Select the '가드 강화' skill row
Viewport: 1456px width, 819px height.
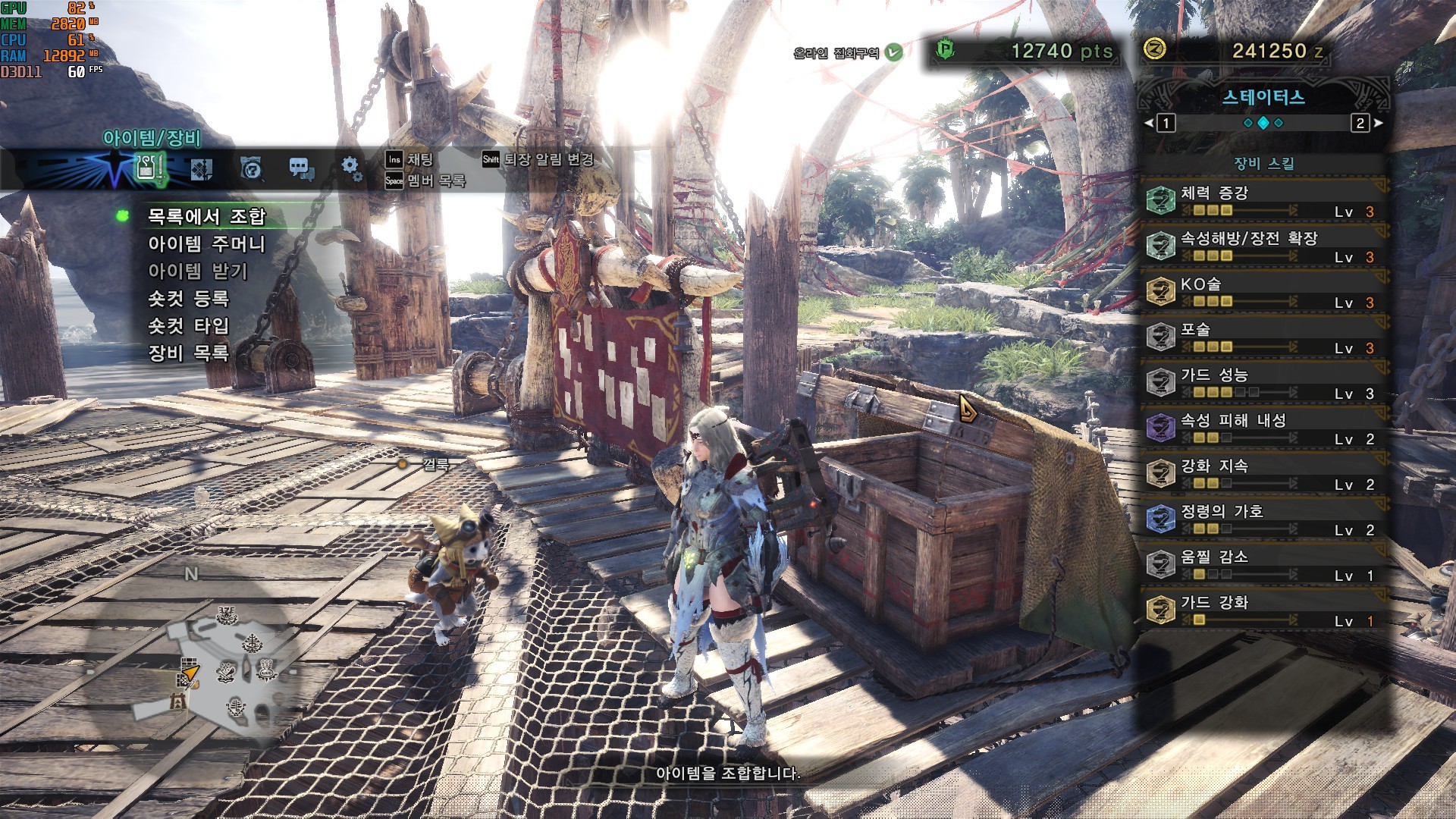point(1263,610)
